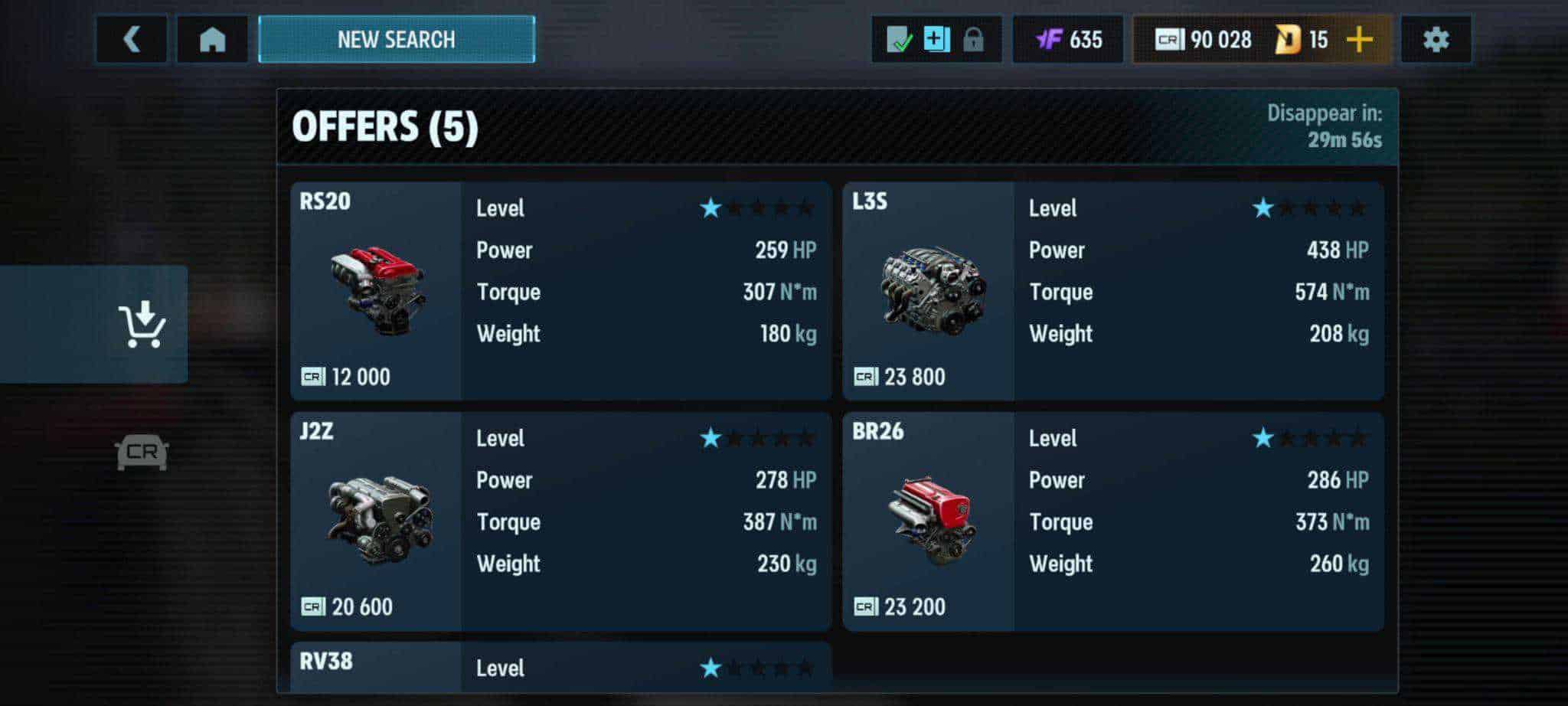The image size is (1568, 706).
Task: Add more gold with the plus icon
Action: coord(1359,39)
